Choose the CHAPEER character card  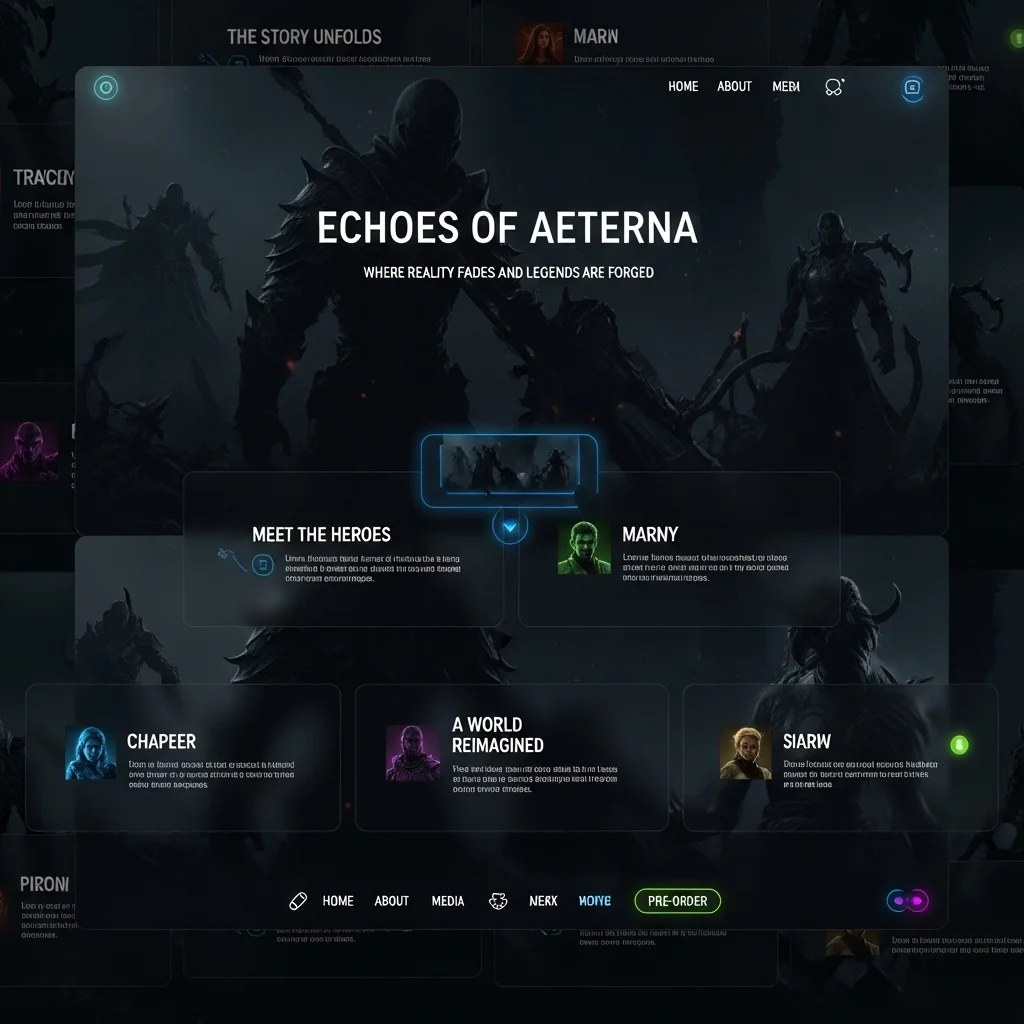[x=182, y=757]
